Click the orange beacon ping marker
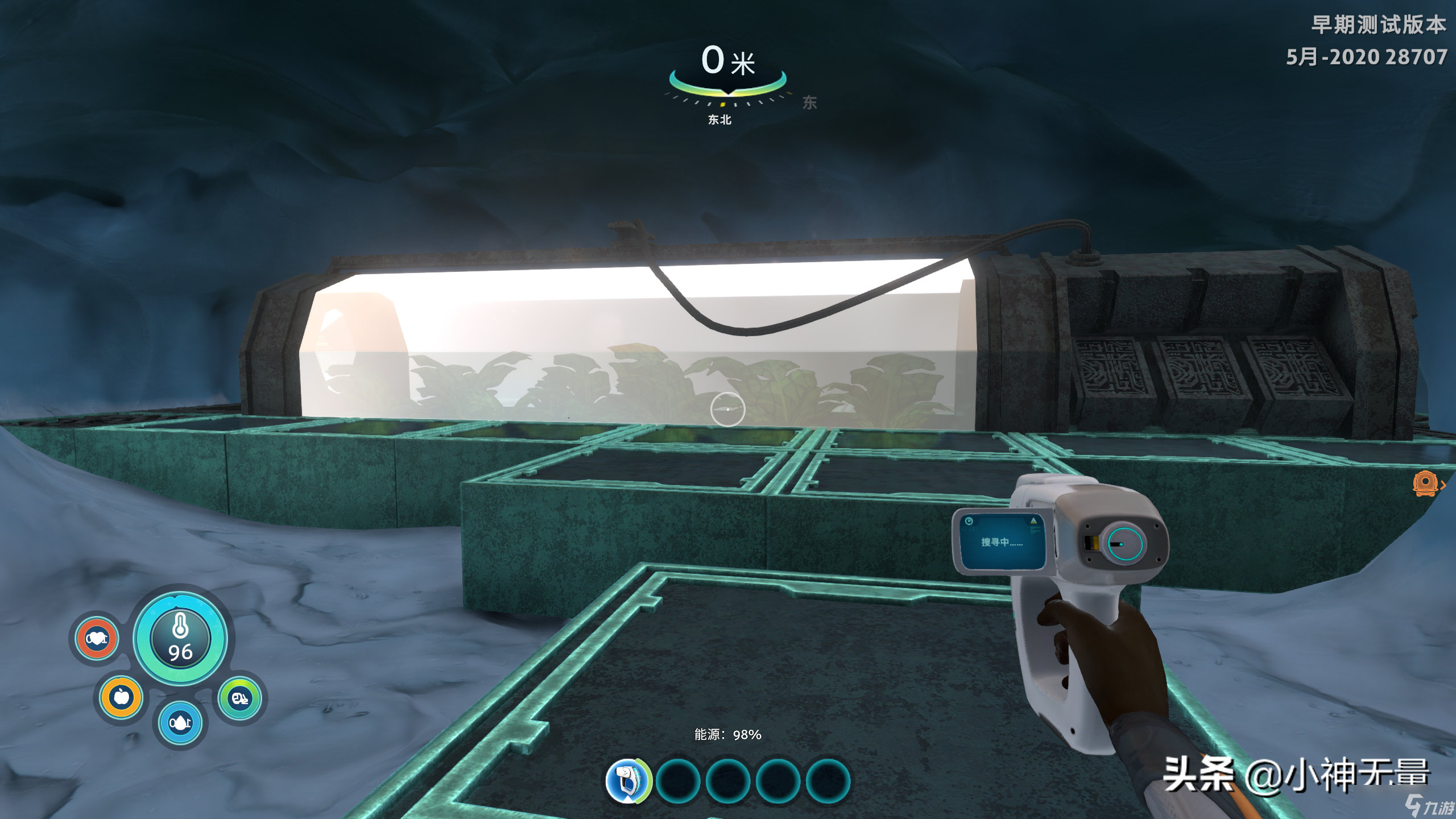The image size is (1456, 819). coord(1425,484)
